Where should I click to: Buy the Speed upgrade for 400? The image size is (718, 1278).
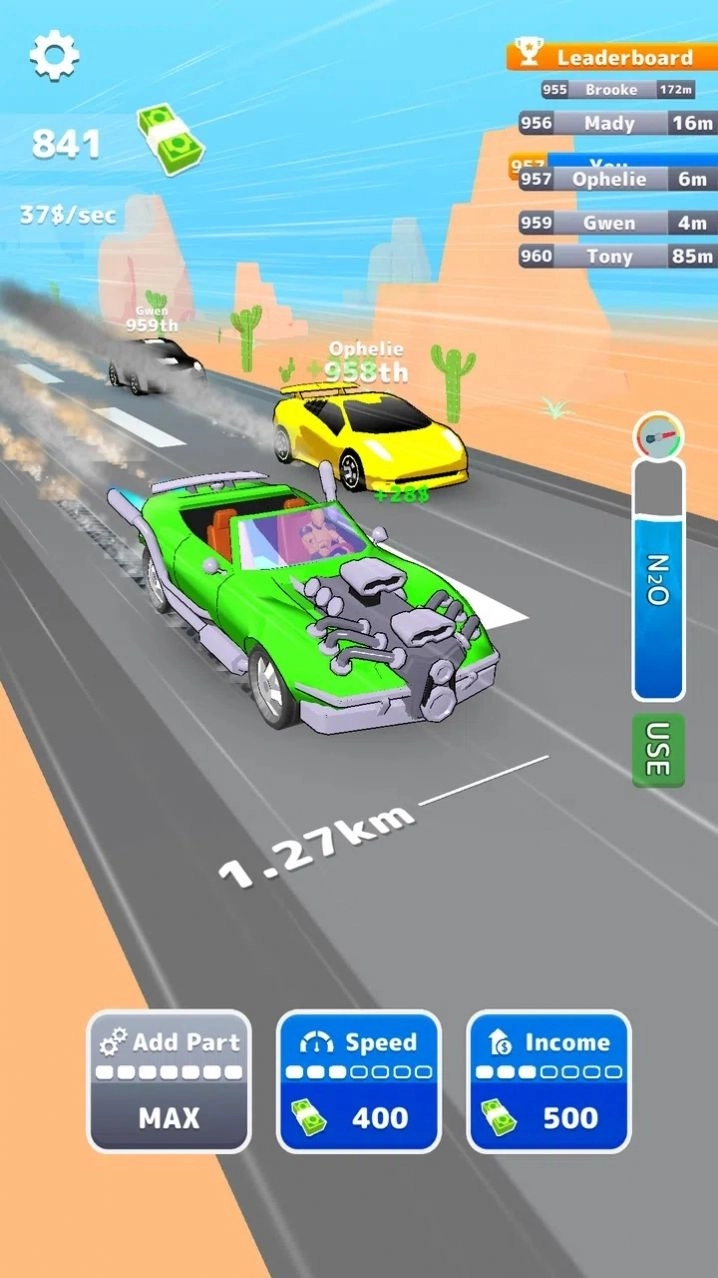[358, 1081]
